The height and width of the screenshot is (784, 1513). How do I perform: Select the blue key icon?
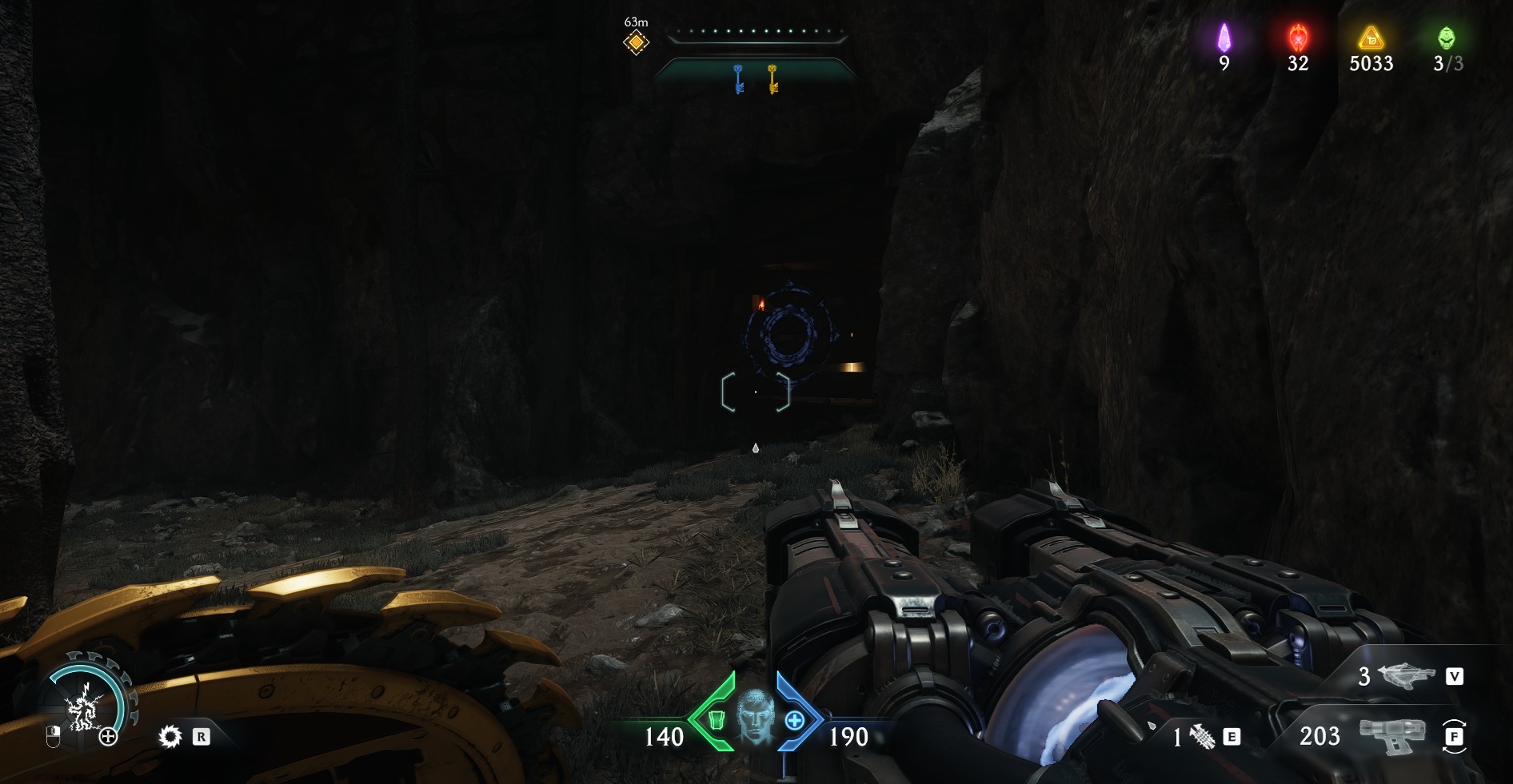tap(739, 79)
